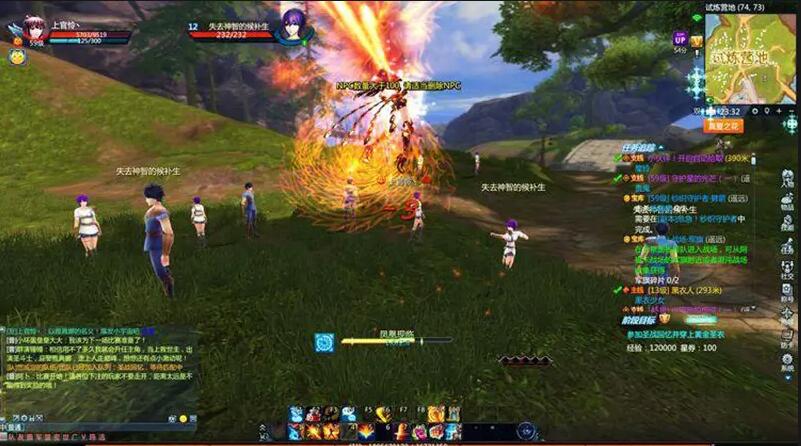Click the yellow smiley icon under portrait
The image size is (801, 446).
coord(17,57)
